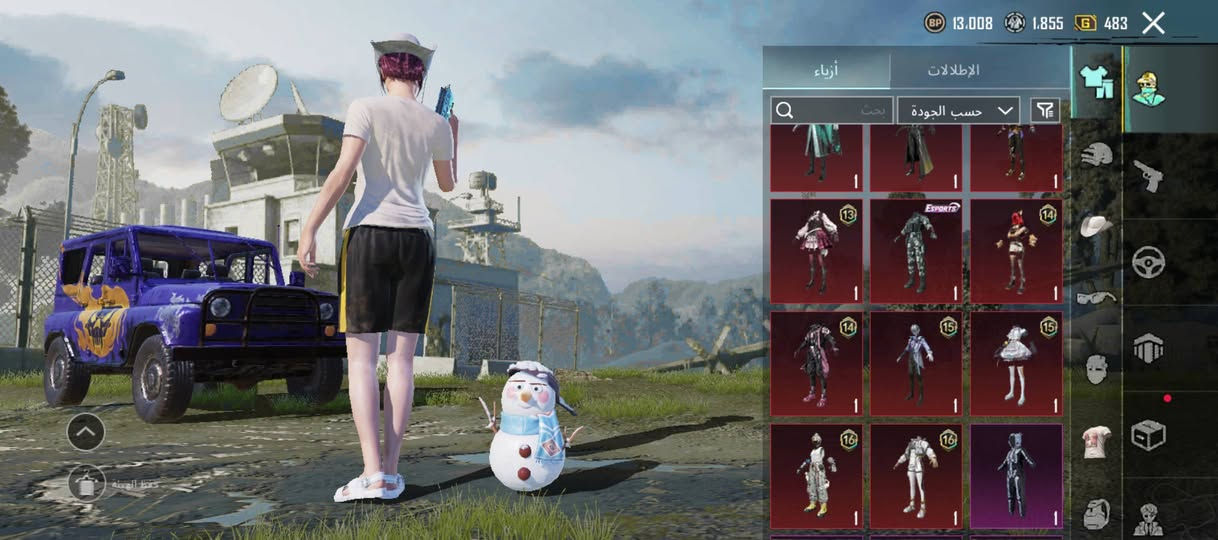Screen dimensions: 1218x540
Task: Open the glasses subcategory
Action: 1097,297
